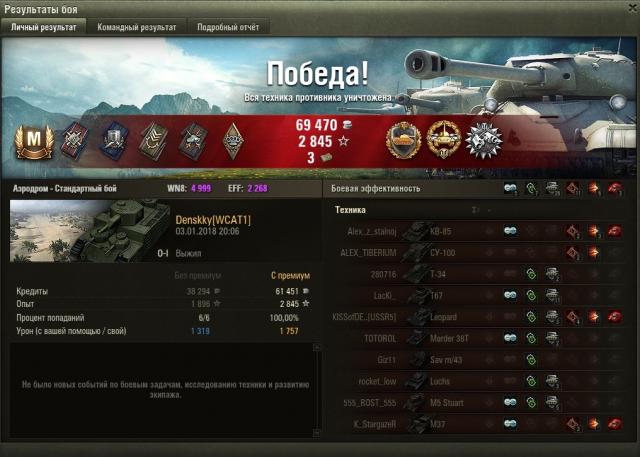Sort the list by the Техника column
Image resolution: width=640 pixels, height=457 pixels.
pyautogui.click(x=350, y=210)
